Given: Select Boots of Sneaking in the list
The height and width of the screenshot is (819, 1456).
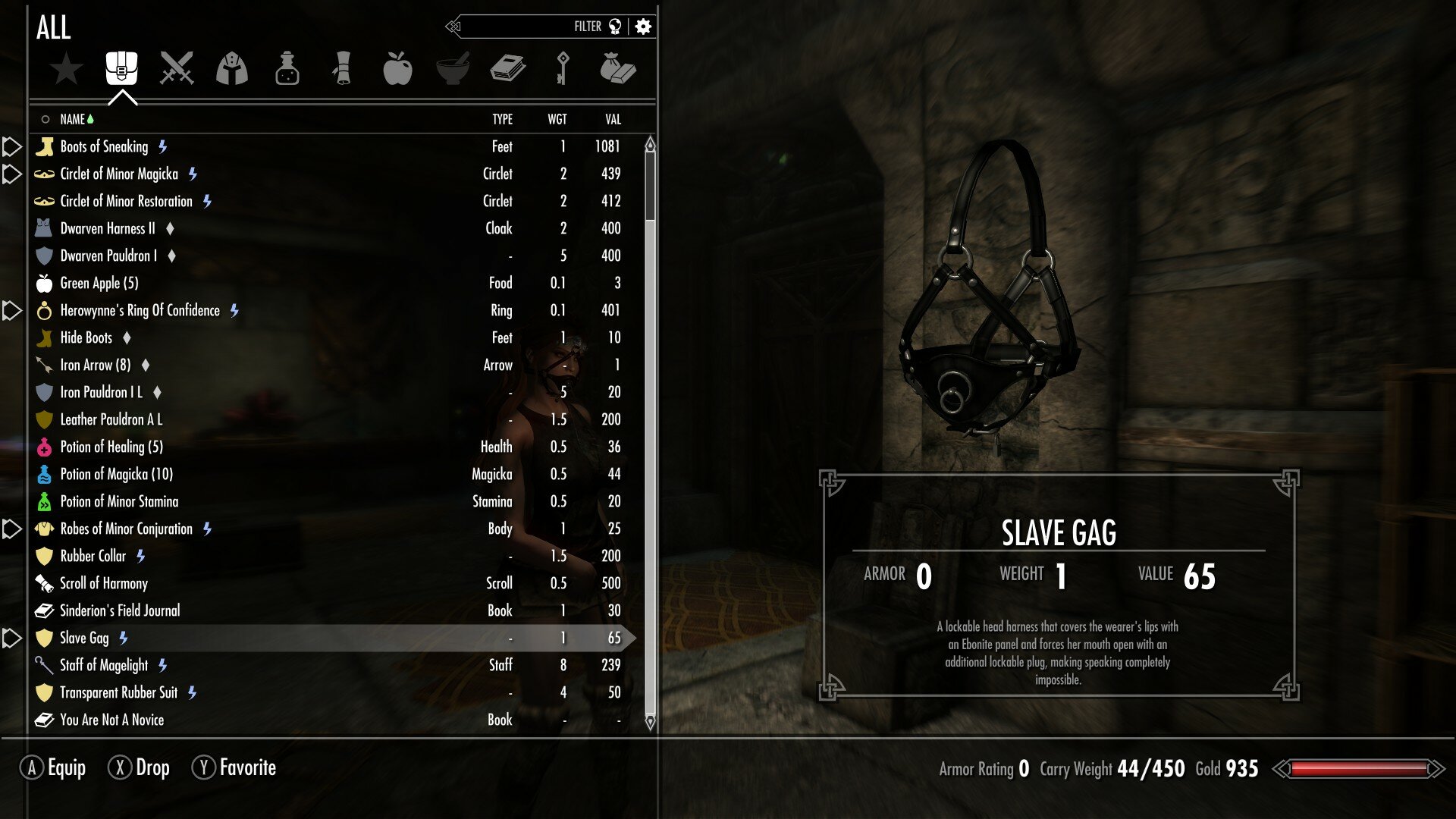Looking at the screenshot, I should (105, 146).
